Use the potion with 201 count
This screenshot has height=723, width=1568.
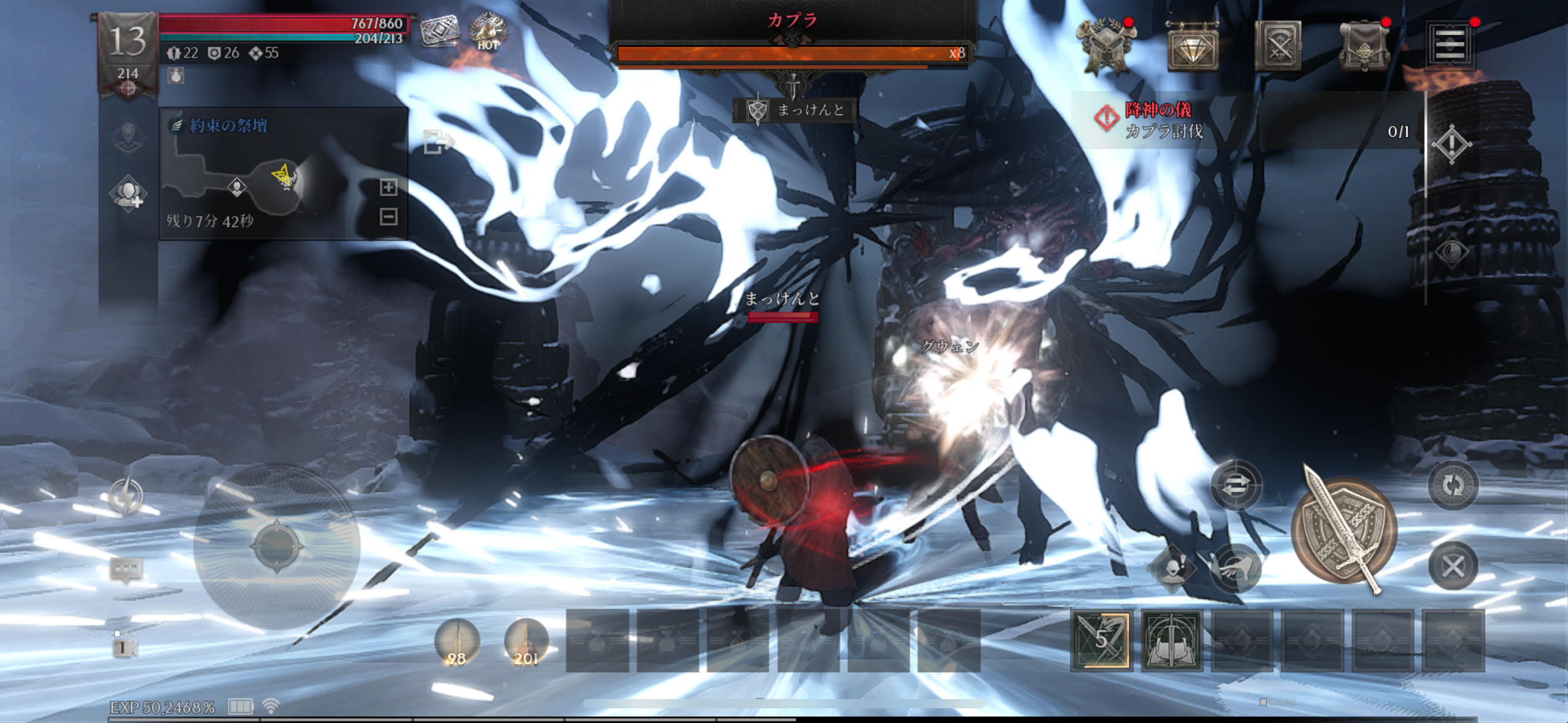pos(526,642)
